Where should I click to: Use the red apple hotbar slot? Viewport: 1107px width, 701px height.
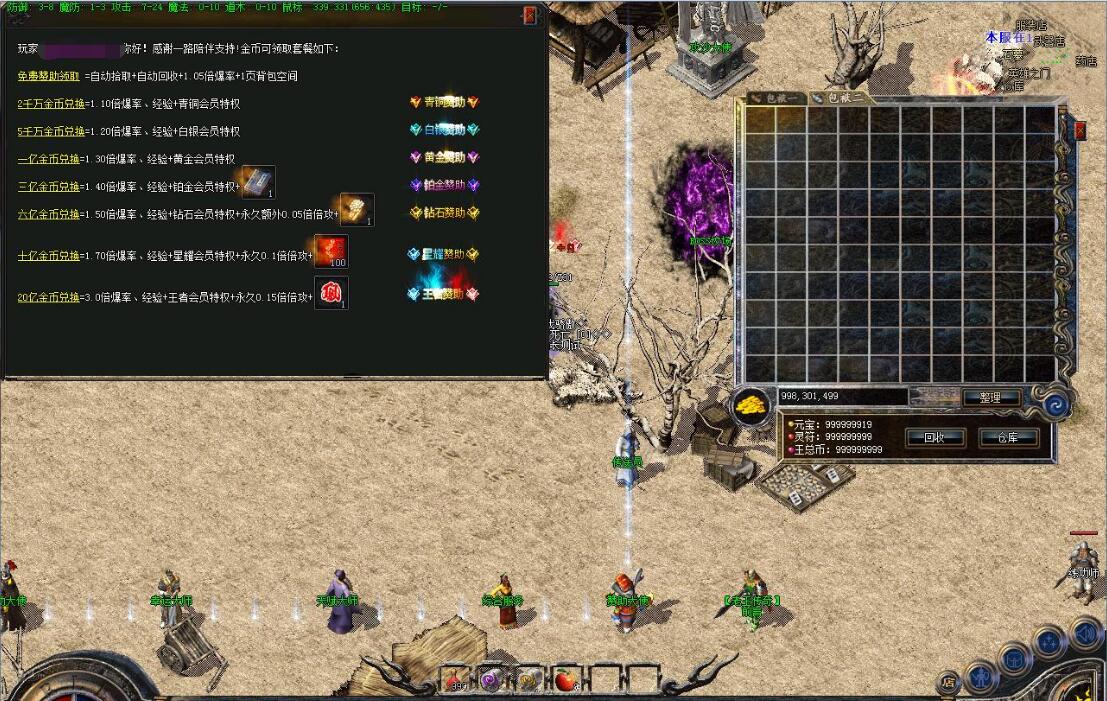click(567, 679)
